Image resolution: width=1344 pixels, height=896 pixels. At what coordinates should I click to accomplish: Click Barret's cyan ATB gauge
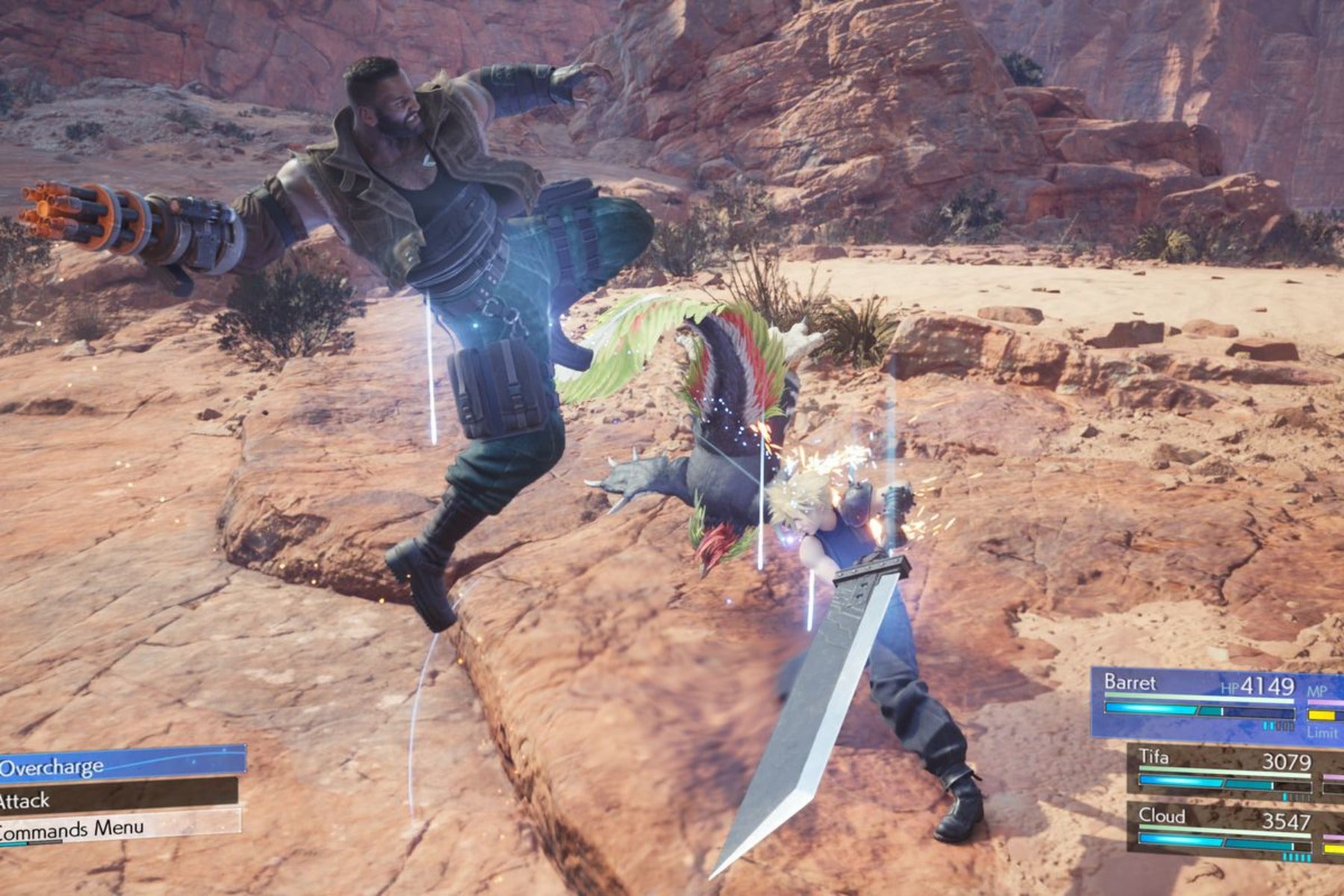pyautogui.click(x=1150, y=709)
